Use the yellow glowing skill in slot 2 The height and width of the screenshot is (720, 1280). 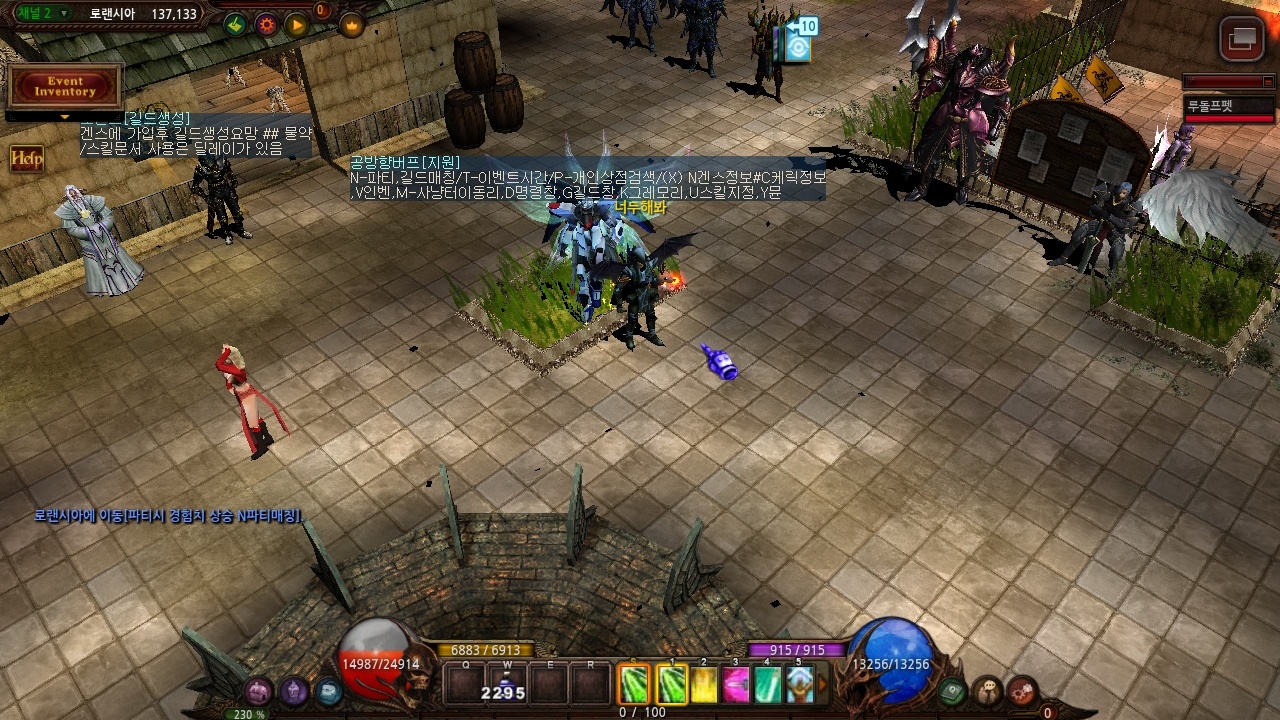[704, 684]
